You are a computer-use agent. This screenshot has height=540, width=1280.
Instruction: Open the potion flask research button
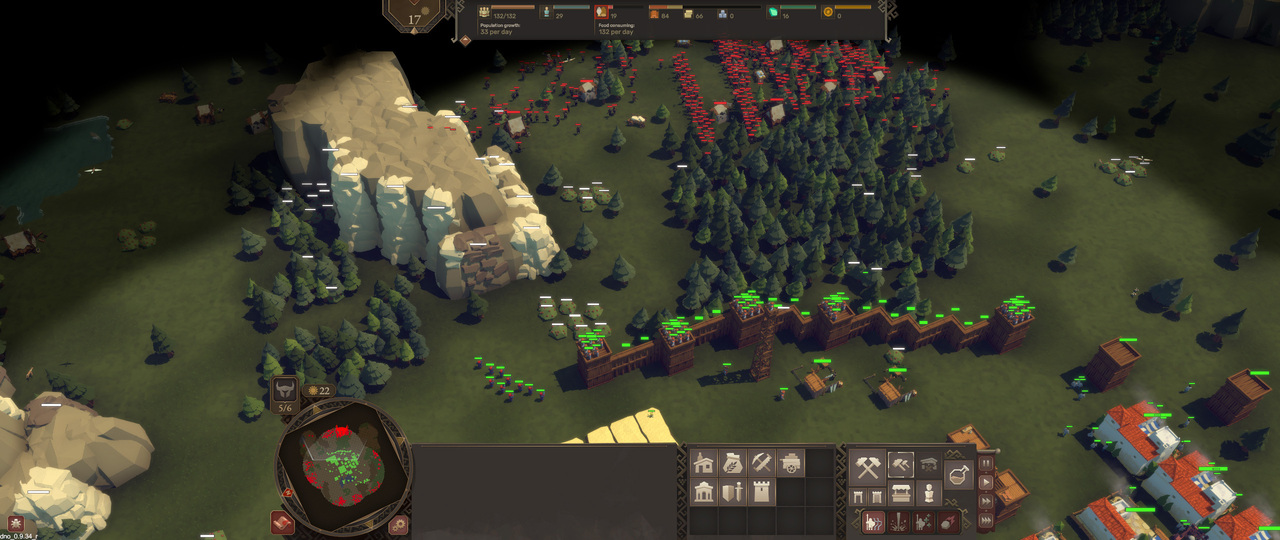958,474
